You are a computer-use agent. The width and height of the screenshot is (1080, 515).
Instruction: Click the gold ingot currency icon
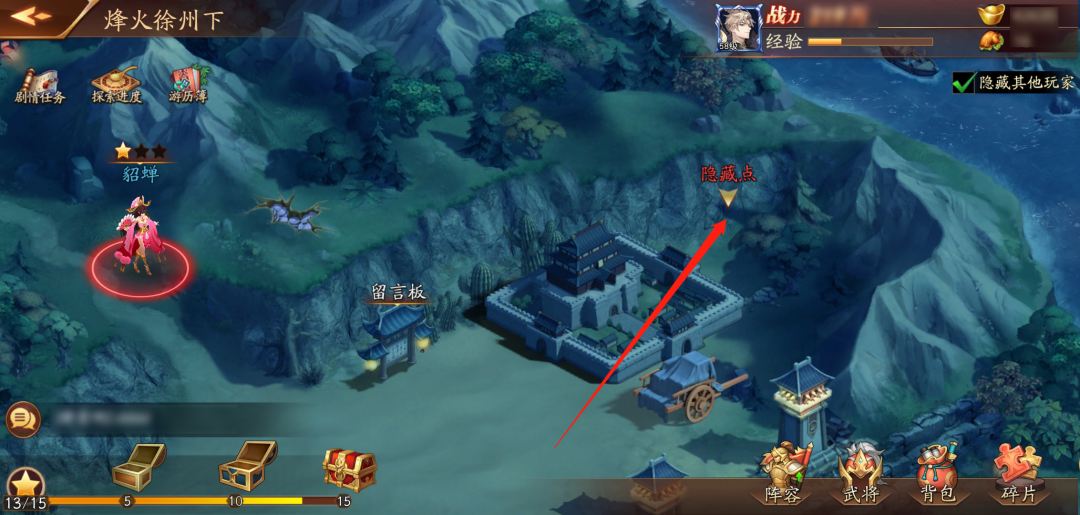[990, 14]
